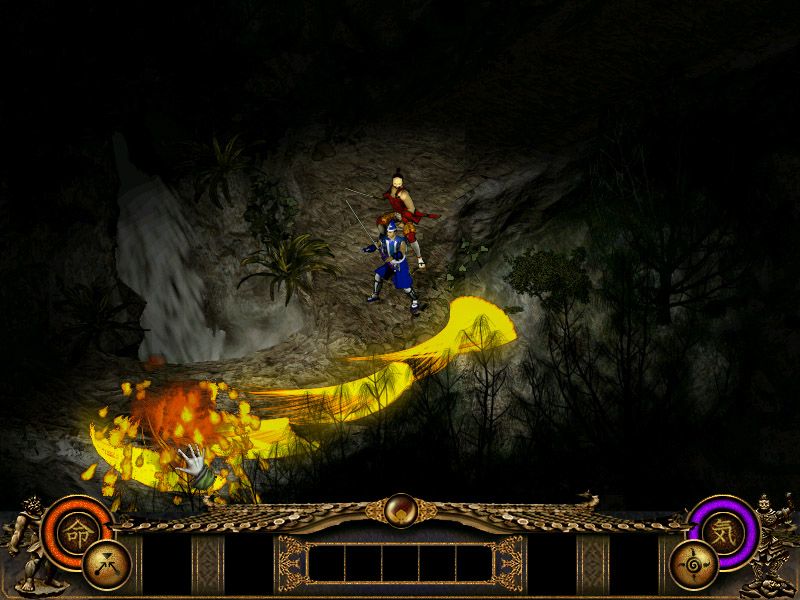Activate the spiral ki skill button

pyautogui.click(x=692, y=566)
